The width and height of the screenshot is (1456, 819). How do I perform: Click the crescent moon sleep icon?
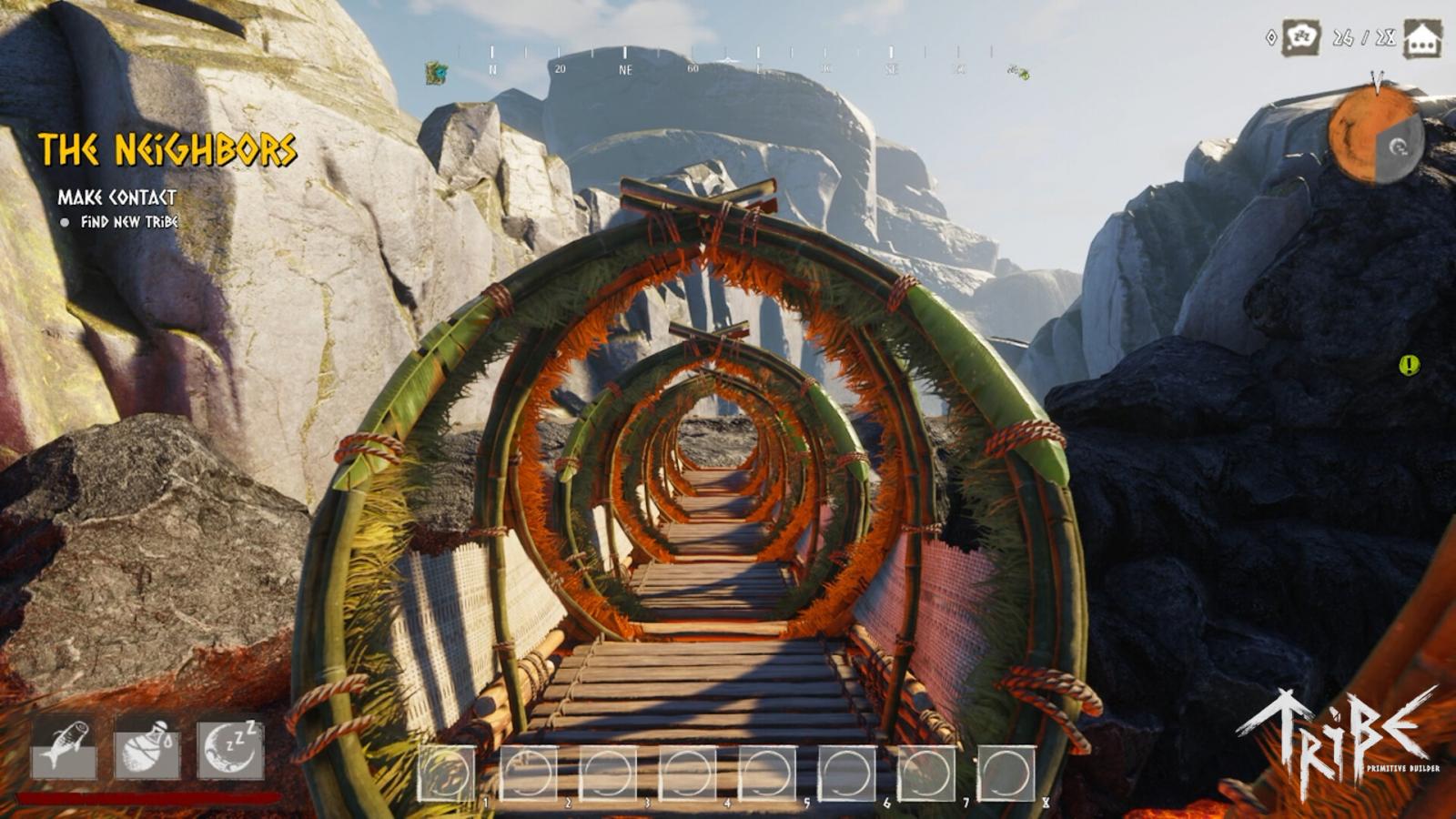[230, 748]
